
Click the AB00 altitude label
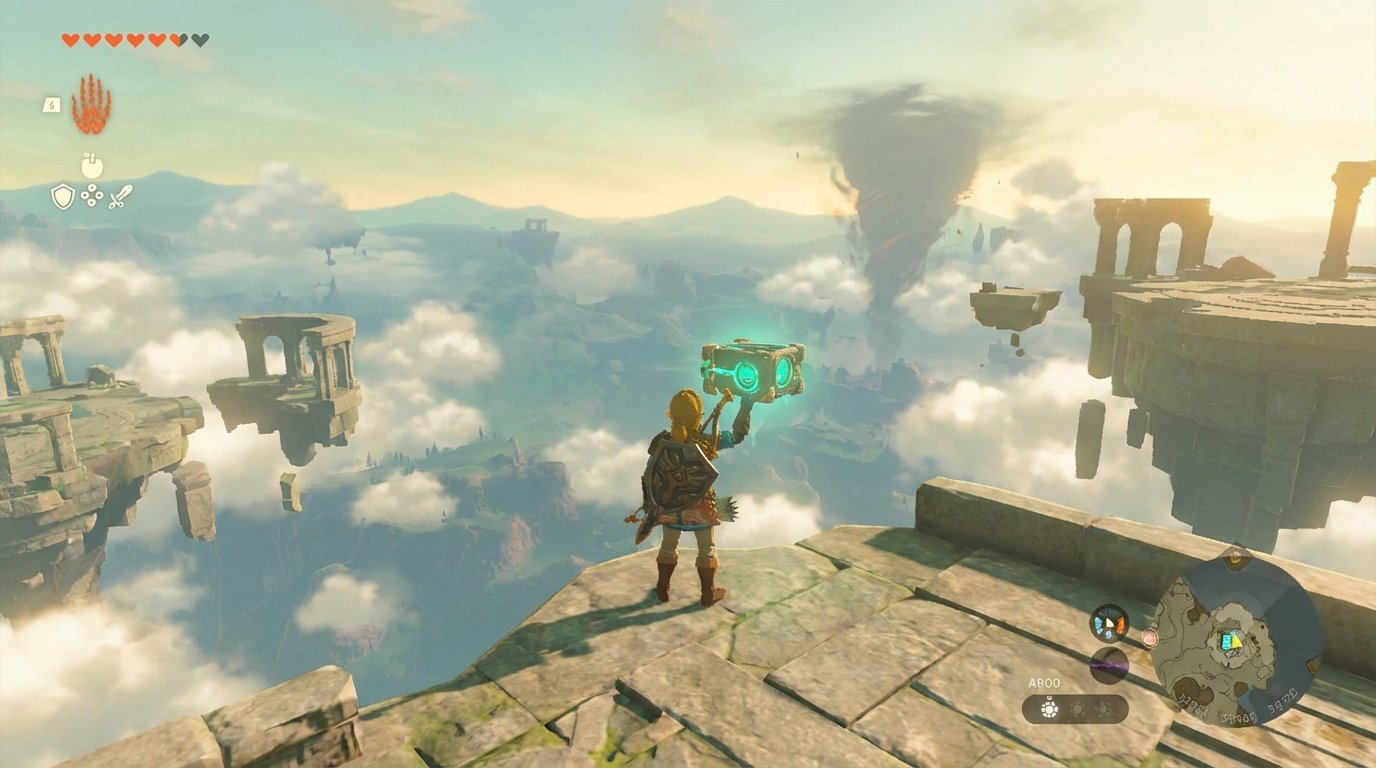pos(1044,682)
